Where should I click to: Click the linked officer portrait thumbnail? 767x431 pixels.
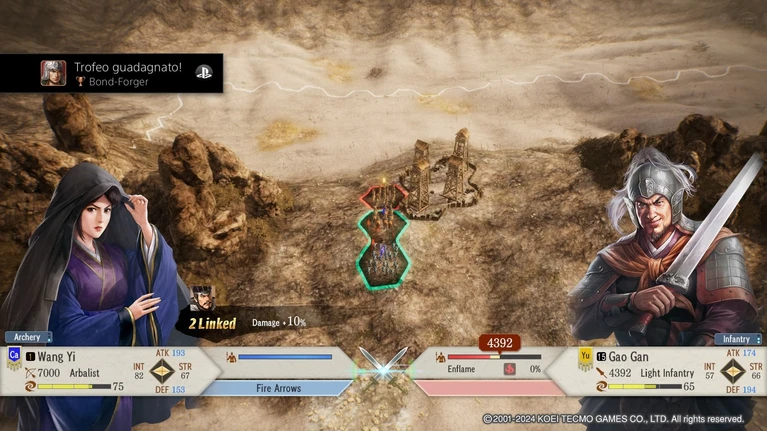click(x=202, y=298)
